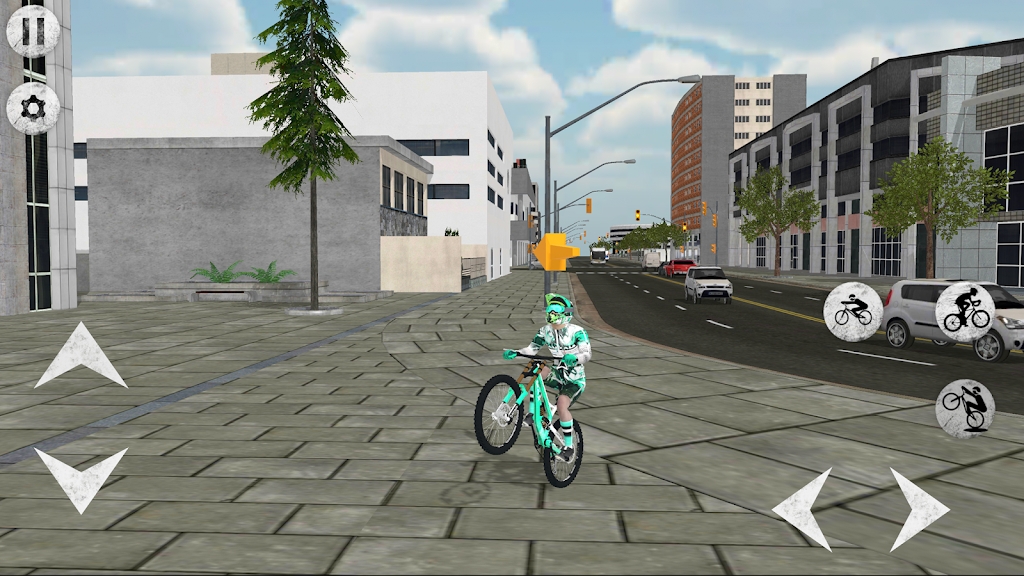Open the gear settings

click(x=33, y=108)
